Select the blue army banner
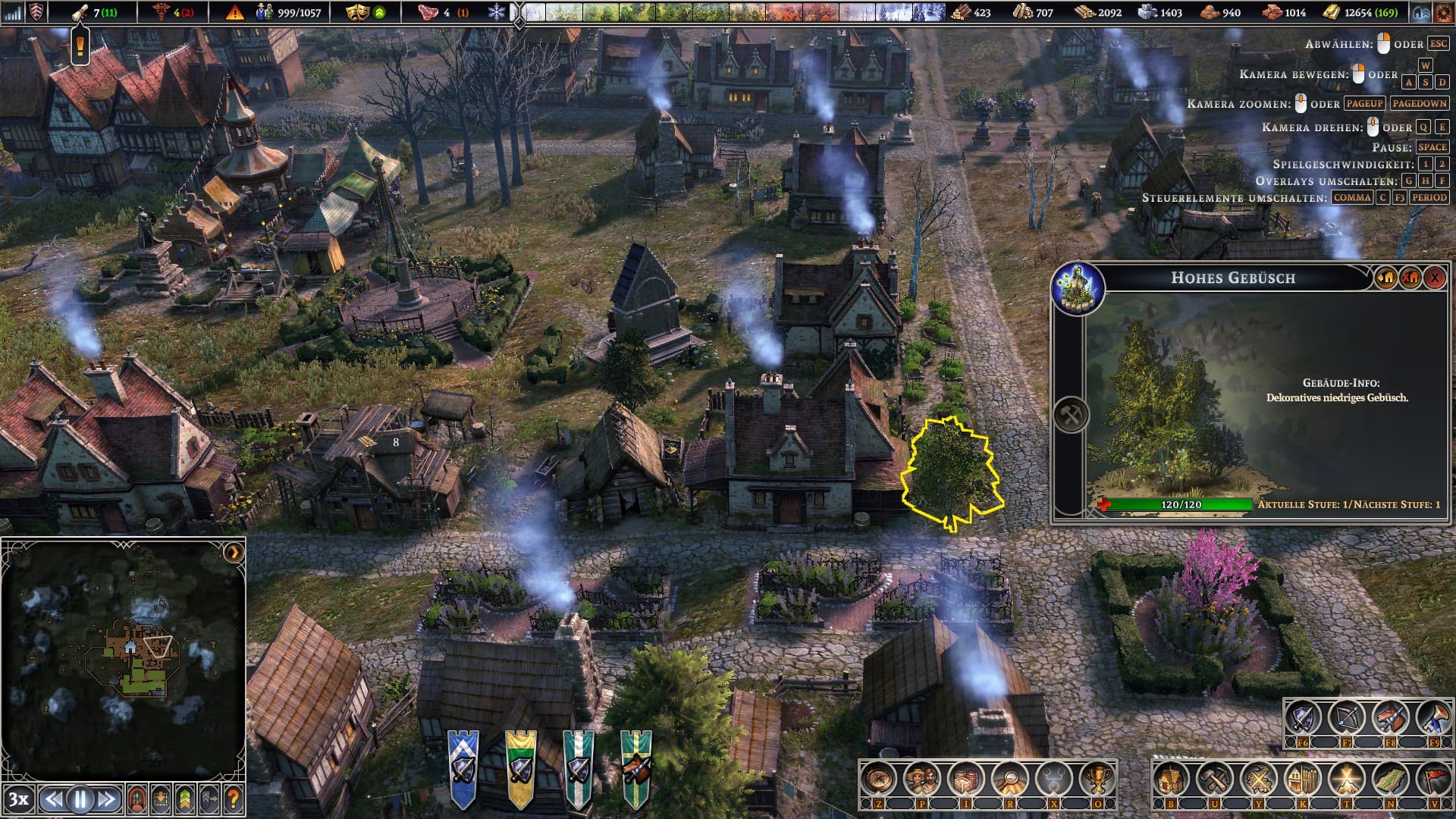The image size is (1456, 819). coord(463,766)
